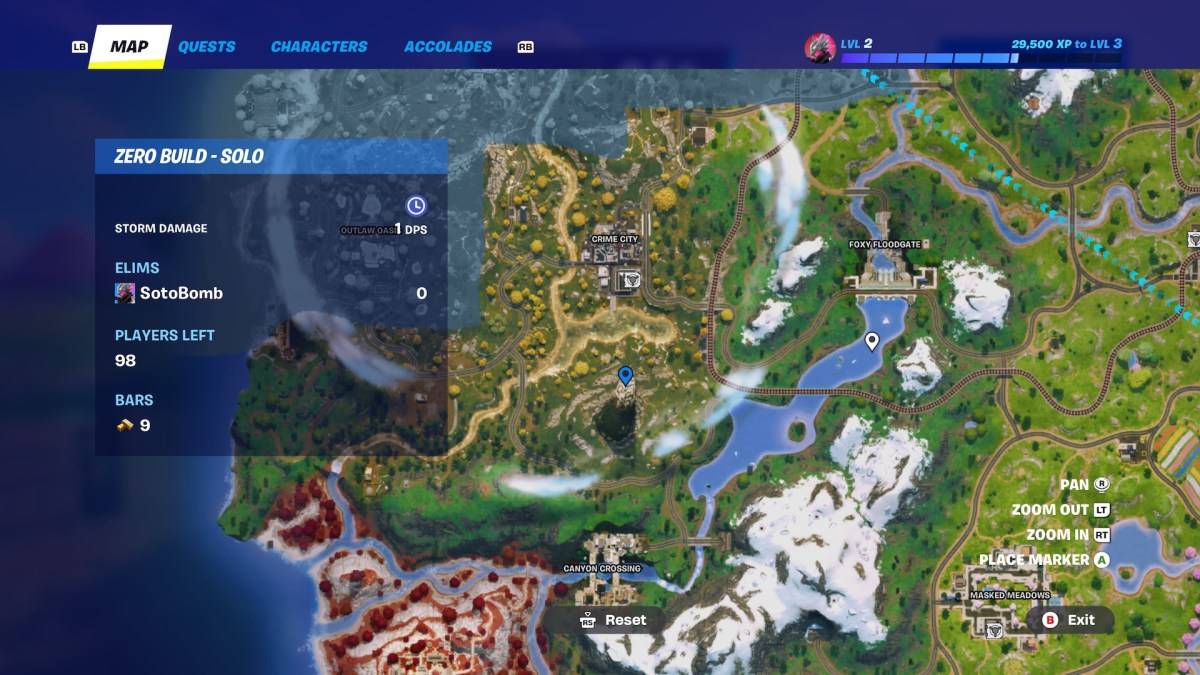Select the blue player position marker

click(x=626, y=375)
